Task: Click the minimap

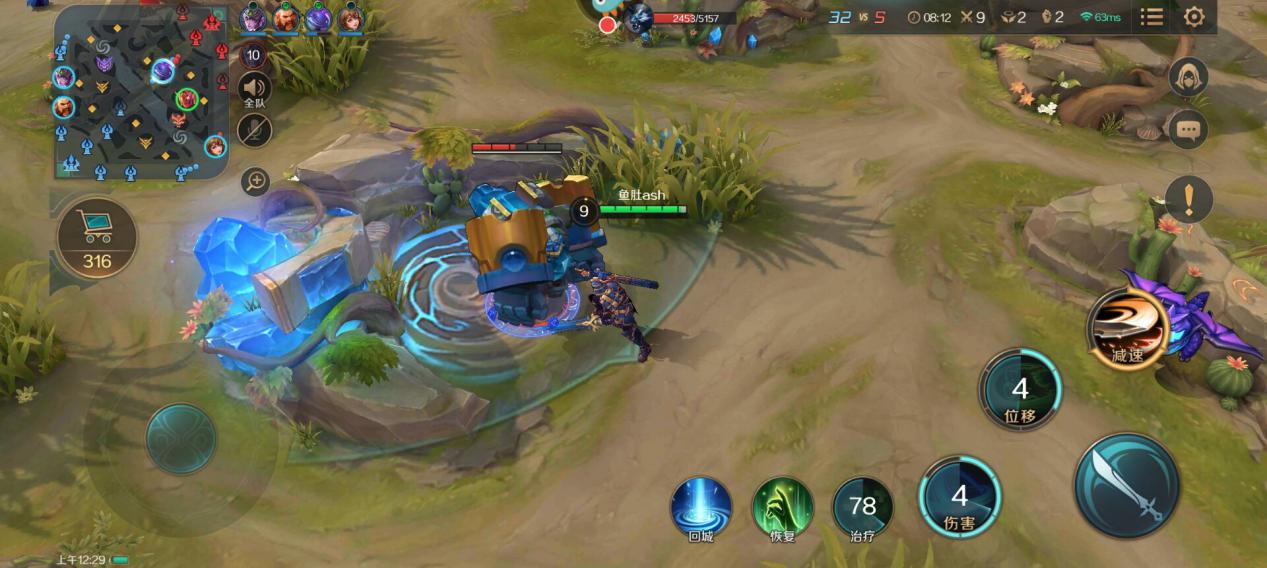Action: tap(141, 93)
